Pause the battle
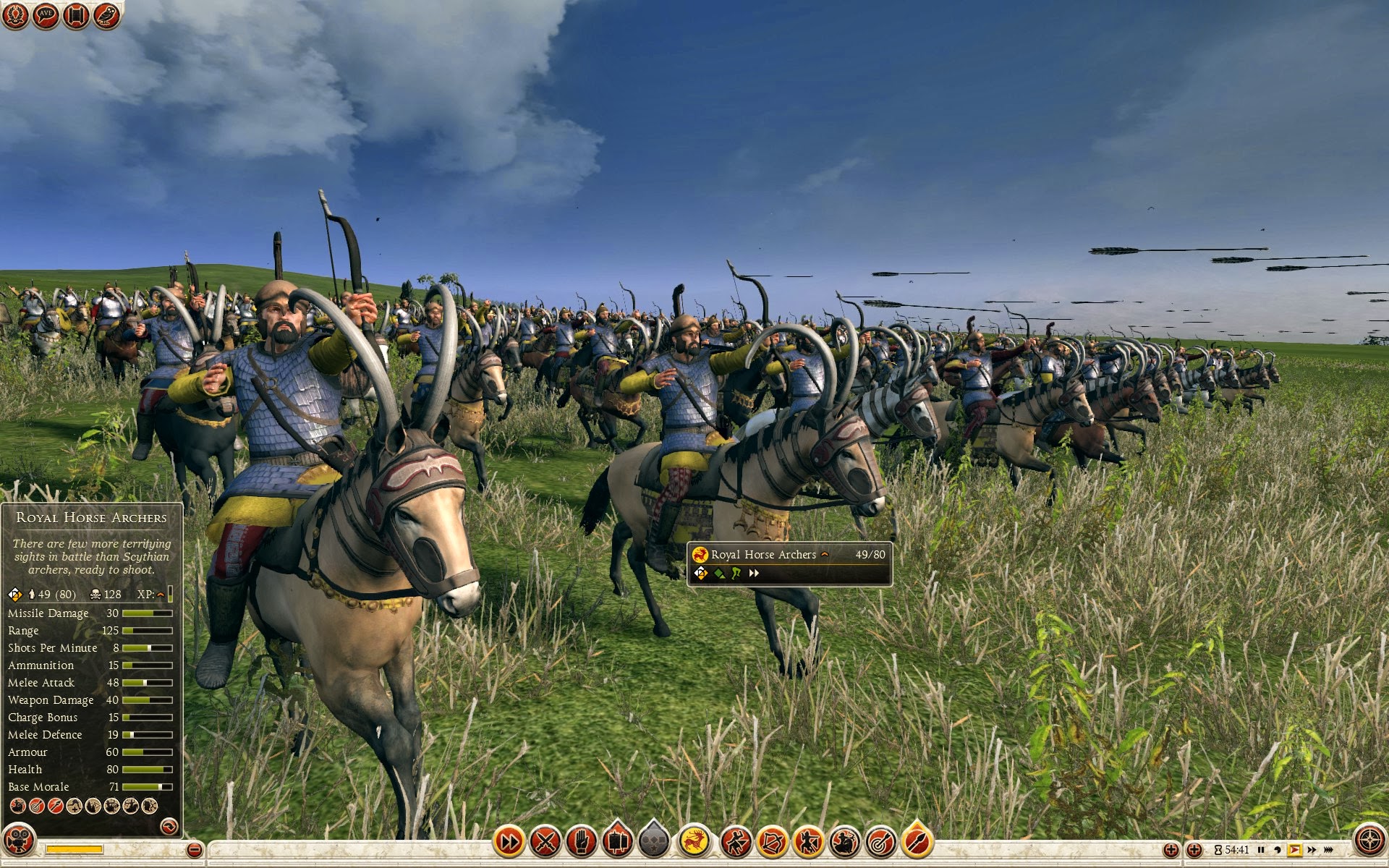Image resolution: width=1389 pixels, height=868 pixels. pos(1261,850)
